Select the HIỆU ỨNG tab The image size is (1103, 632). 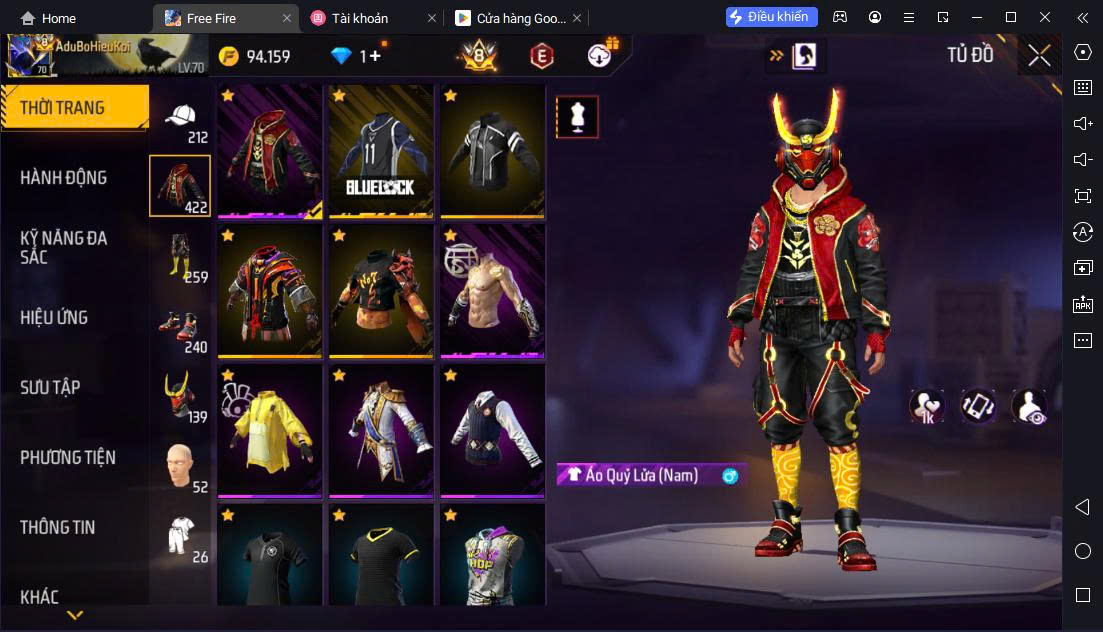[54, 318]
